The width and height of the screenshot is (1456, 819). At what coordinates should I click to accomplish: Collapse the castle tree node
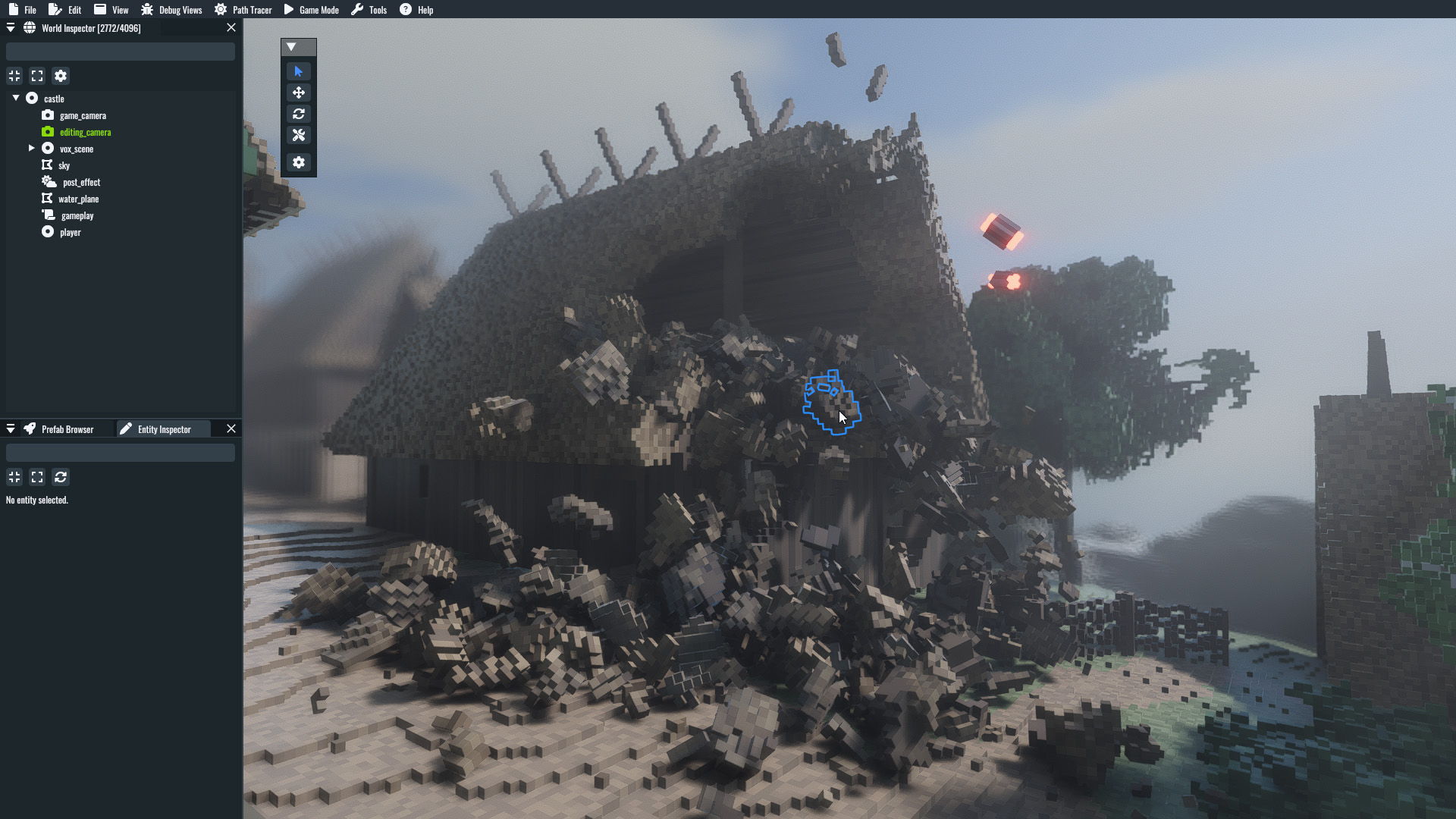click(x=14, y=98)
